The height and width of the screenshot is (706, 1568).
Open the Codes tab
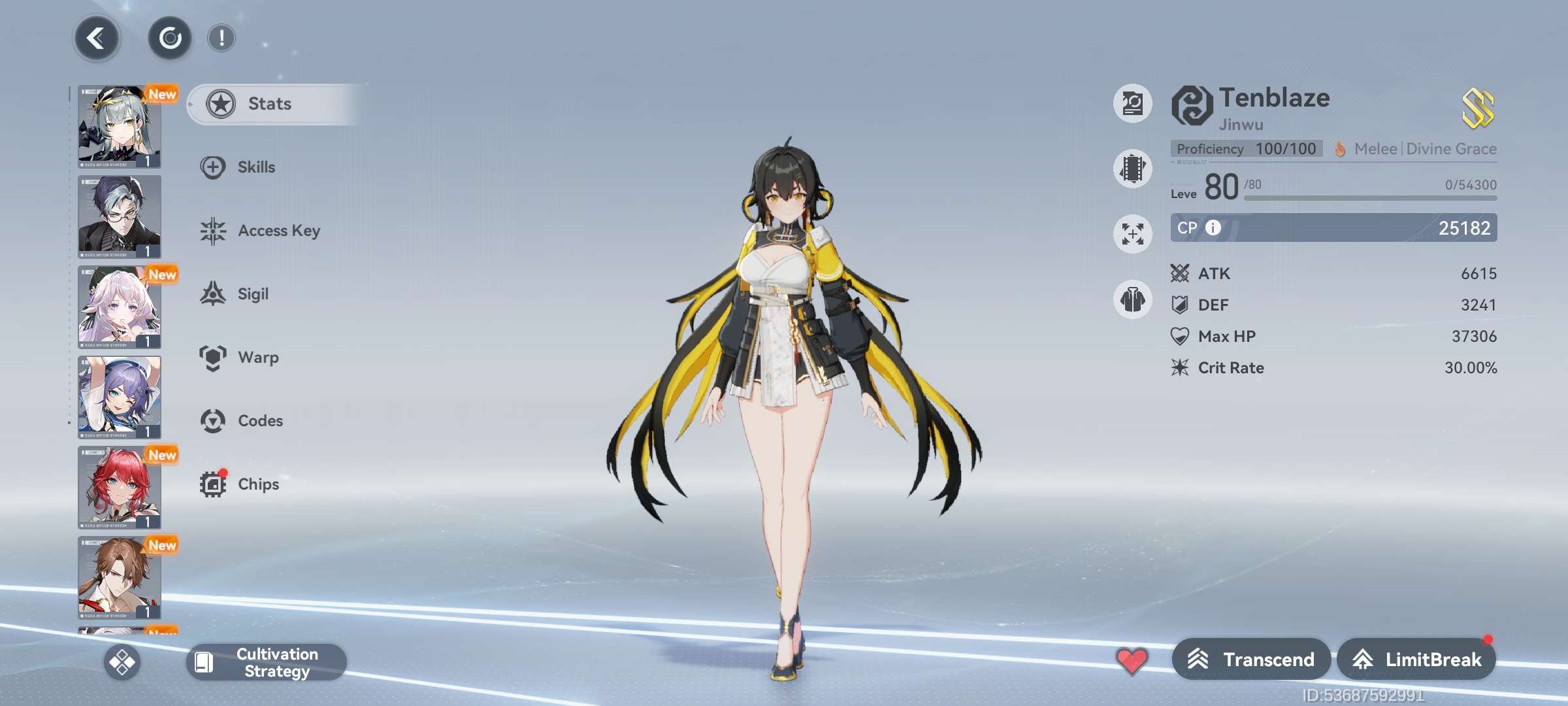click(259, 421)
